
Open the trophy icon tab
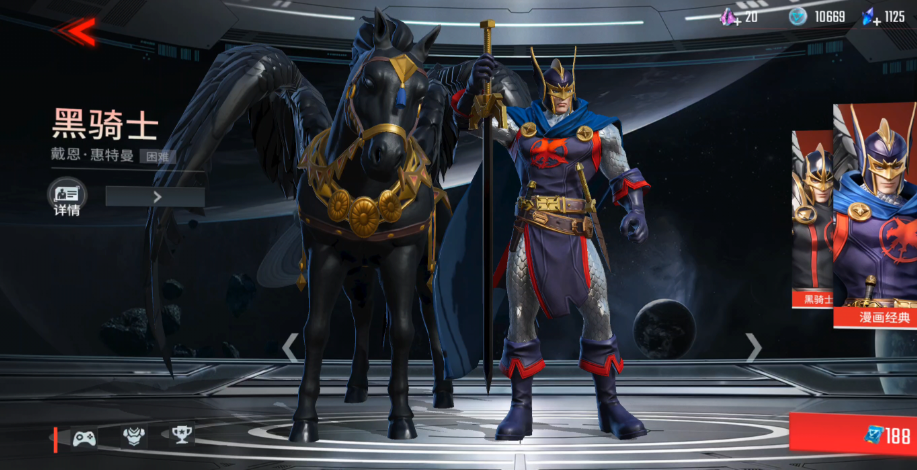click(181, 435)
